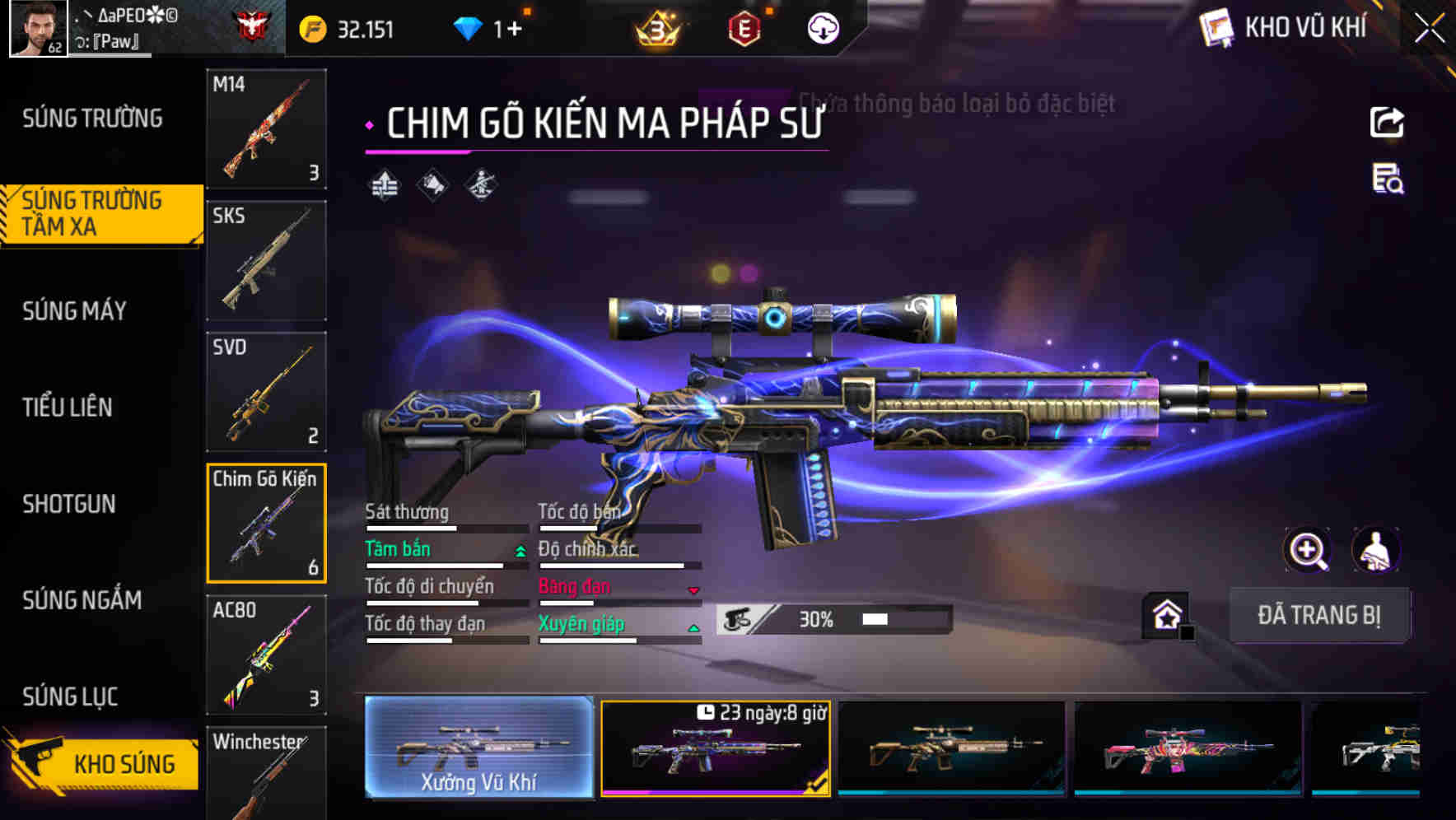This screenshot has height=820, width=1456.
Task: Click the home/preset icon near equip button
Action: pos(1166,614)
